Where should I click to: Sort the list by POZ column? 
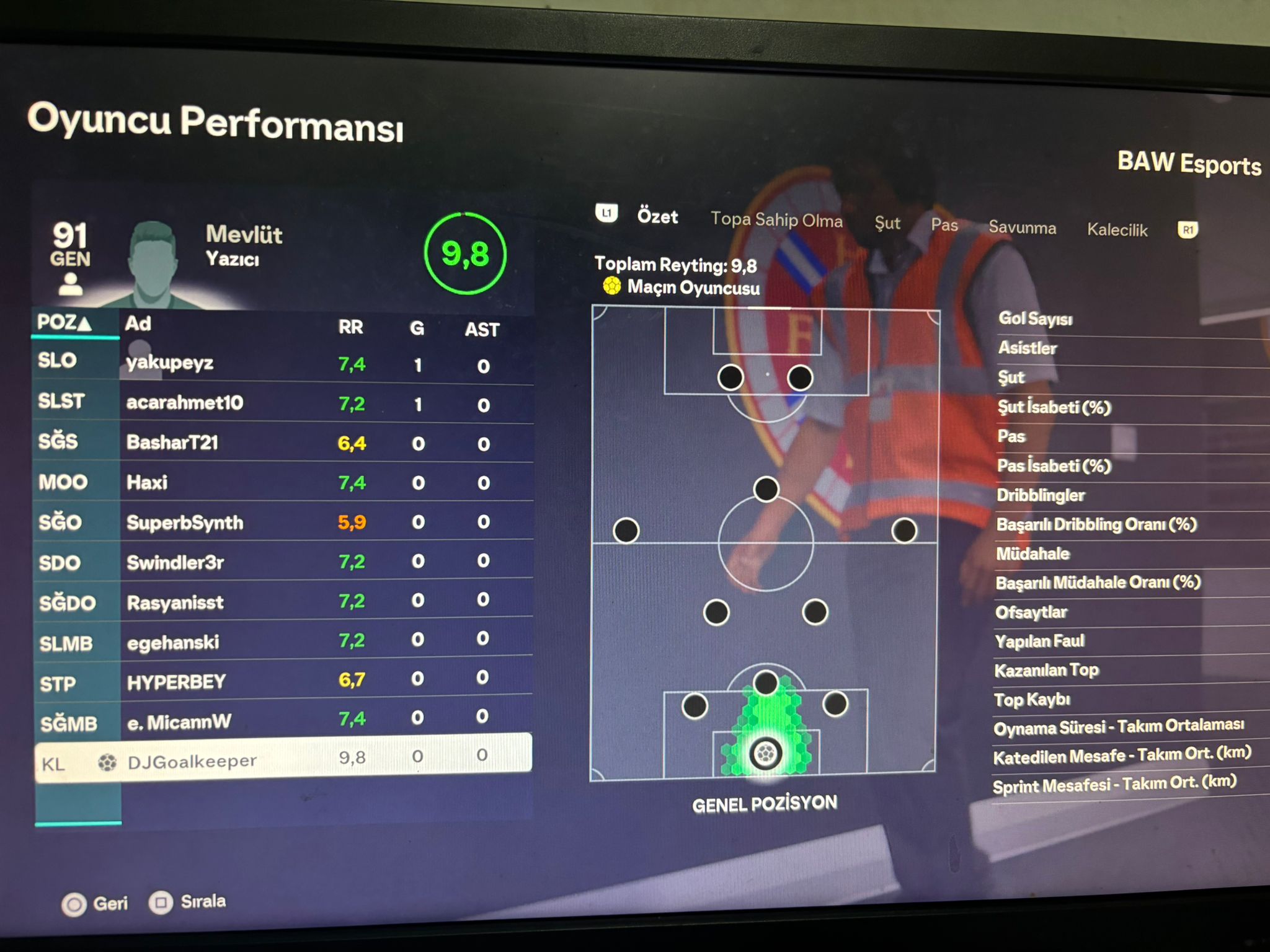[64, 323]
